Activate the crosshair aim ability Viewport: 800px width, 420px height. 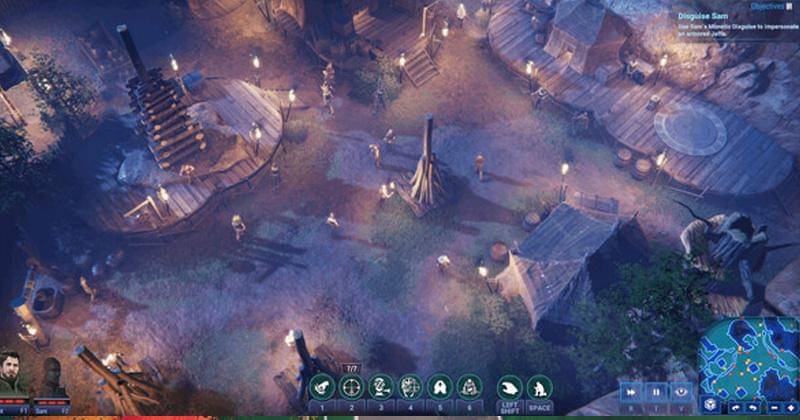click(351, 387)
